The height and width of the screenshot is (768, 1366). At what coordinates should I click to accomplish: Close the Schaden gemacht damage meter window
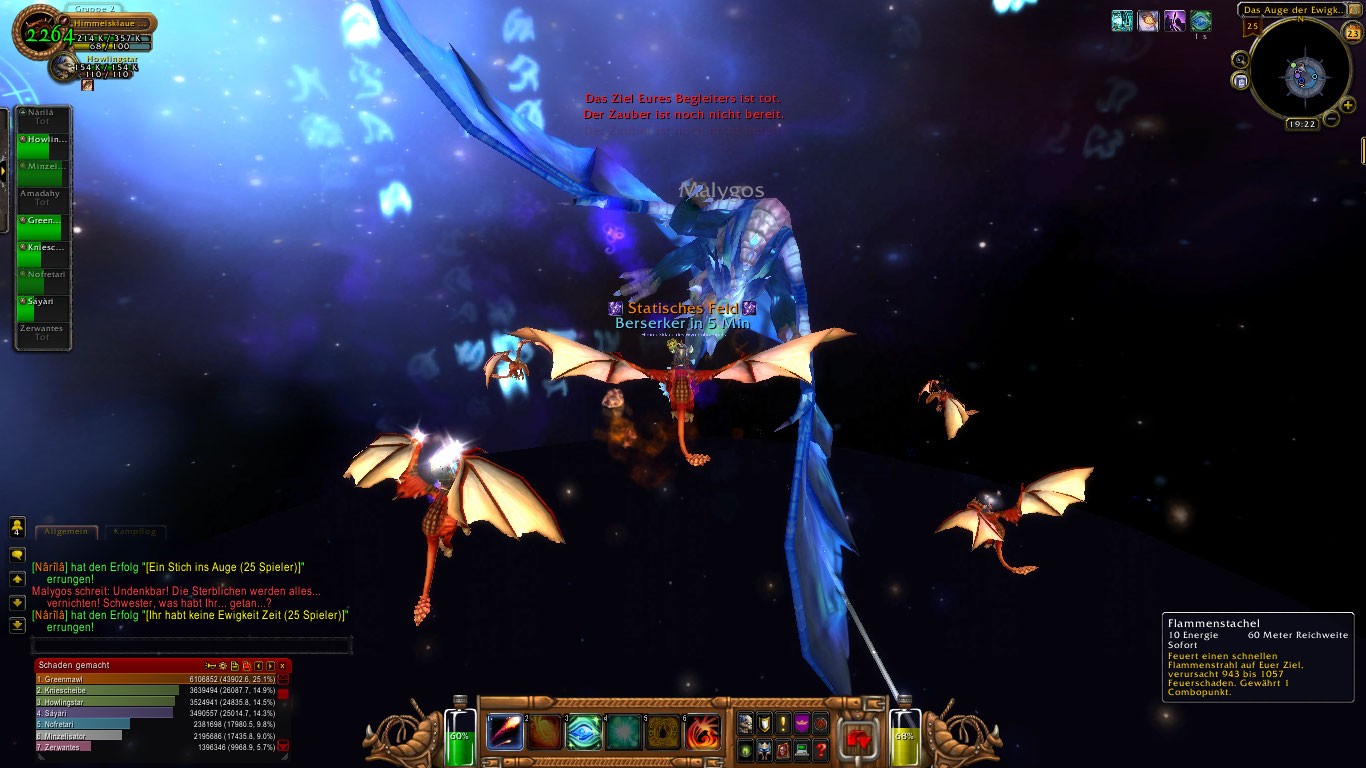click(x=282, y=665)
